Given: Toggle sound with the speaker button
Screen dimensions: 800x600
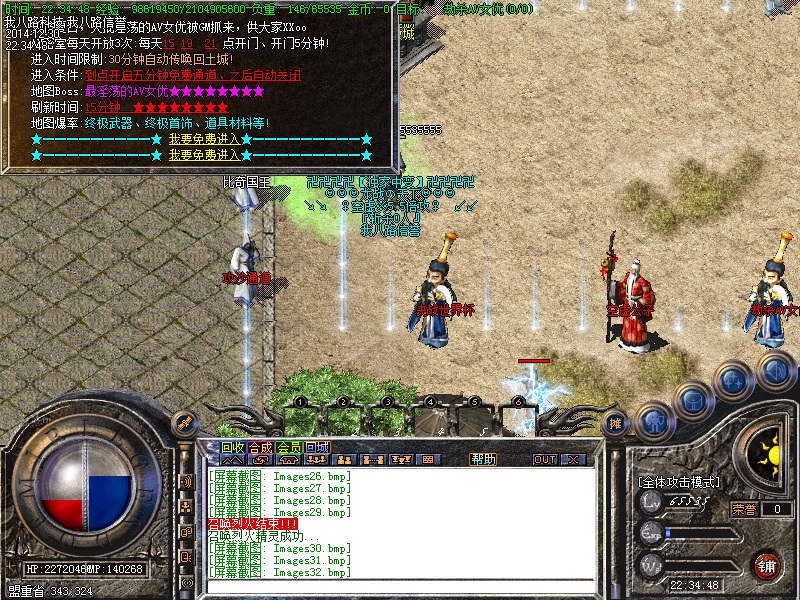Looking at the screenshot, I should [777, 371].
